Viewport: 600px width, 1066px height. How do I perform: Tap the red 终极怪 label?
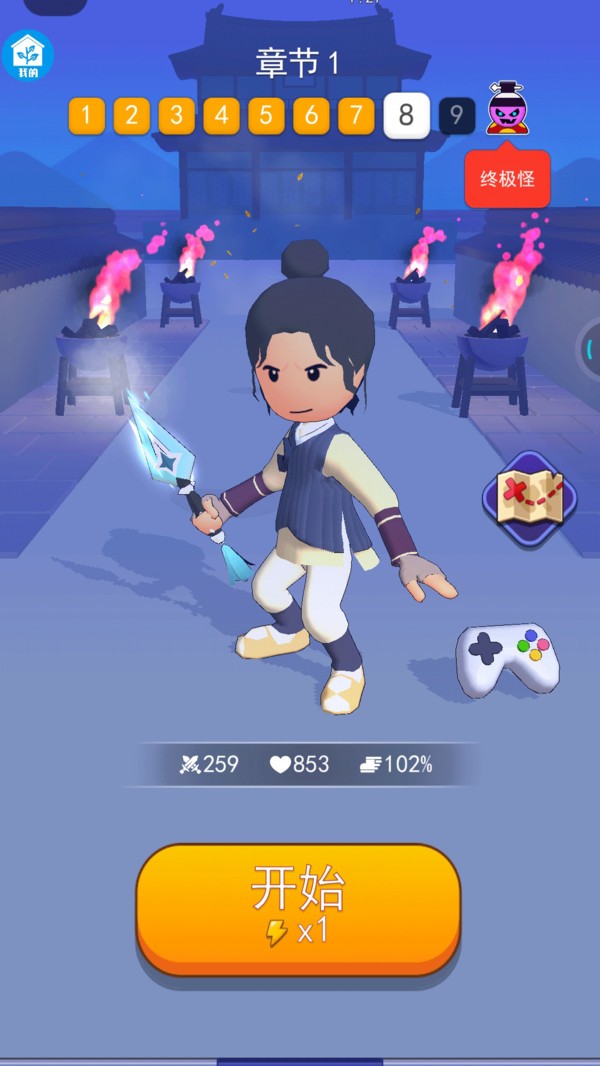pos(507,180)
